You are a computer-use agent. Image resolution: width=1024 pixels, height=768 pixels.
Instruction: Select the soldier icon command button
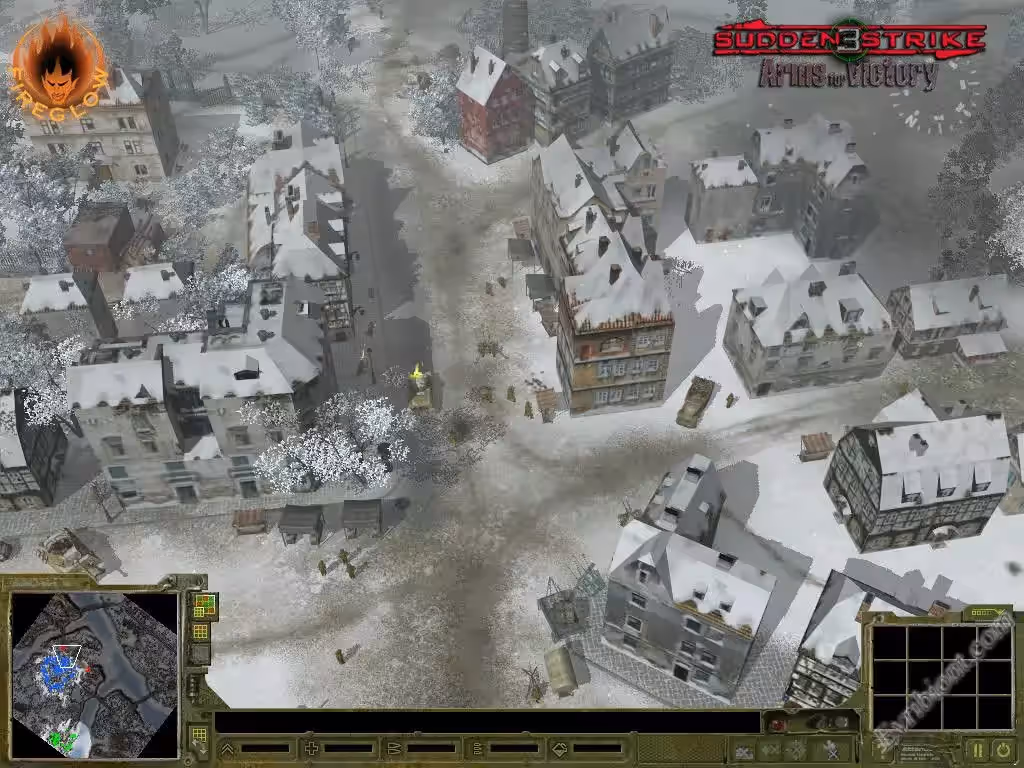[x=832, y=748]
